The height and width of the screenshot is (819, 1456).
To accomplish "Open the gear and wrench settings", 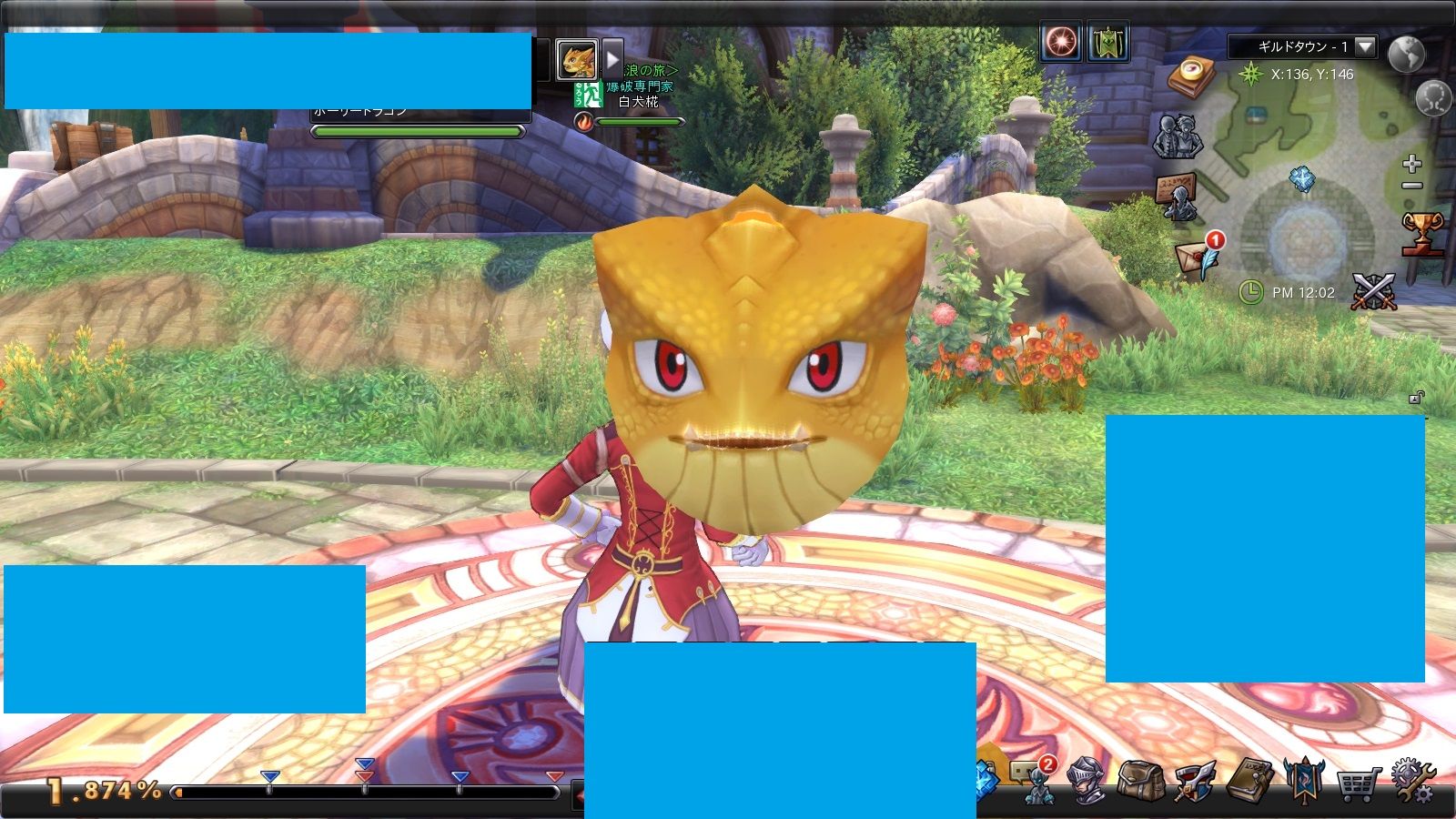I will [1411, 781].
